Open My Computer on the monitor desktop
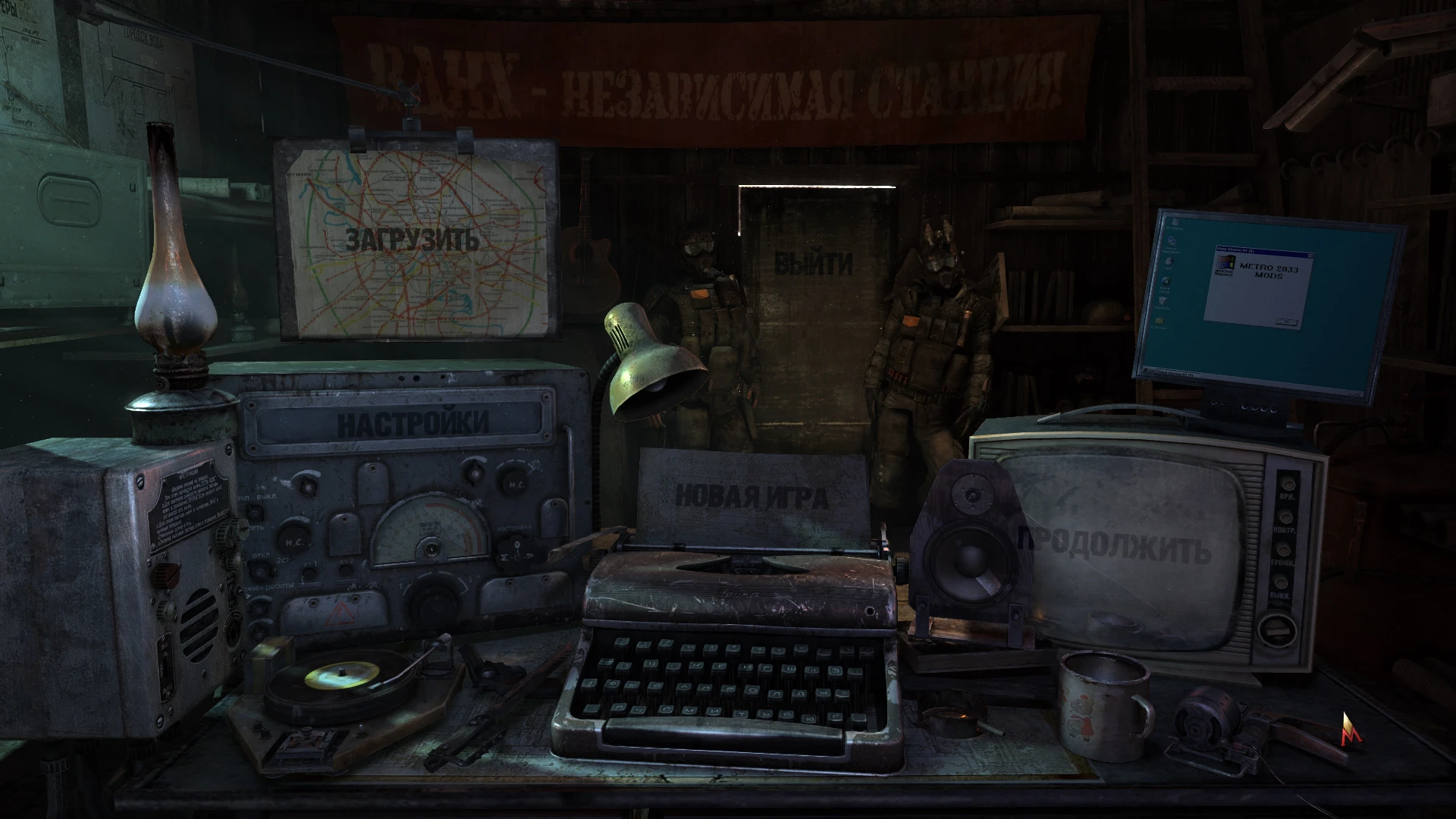This screenshot has height=819, width=1456. click(1175, 221)
